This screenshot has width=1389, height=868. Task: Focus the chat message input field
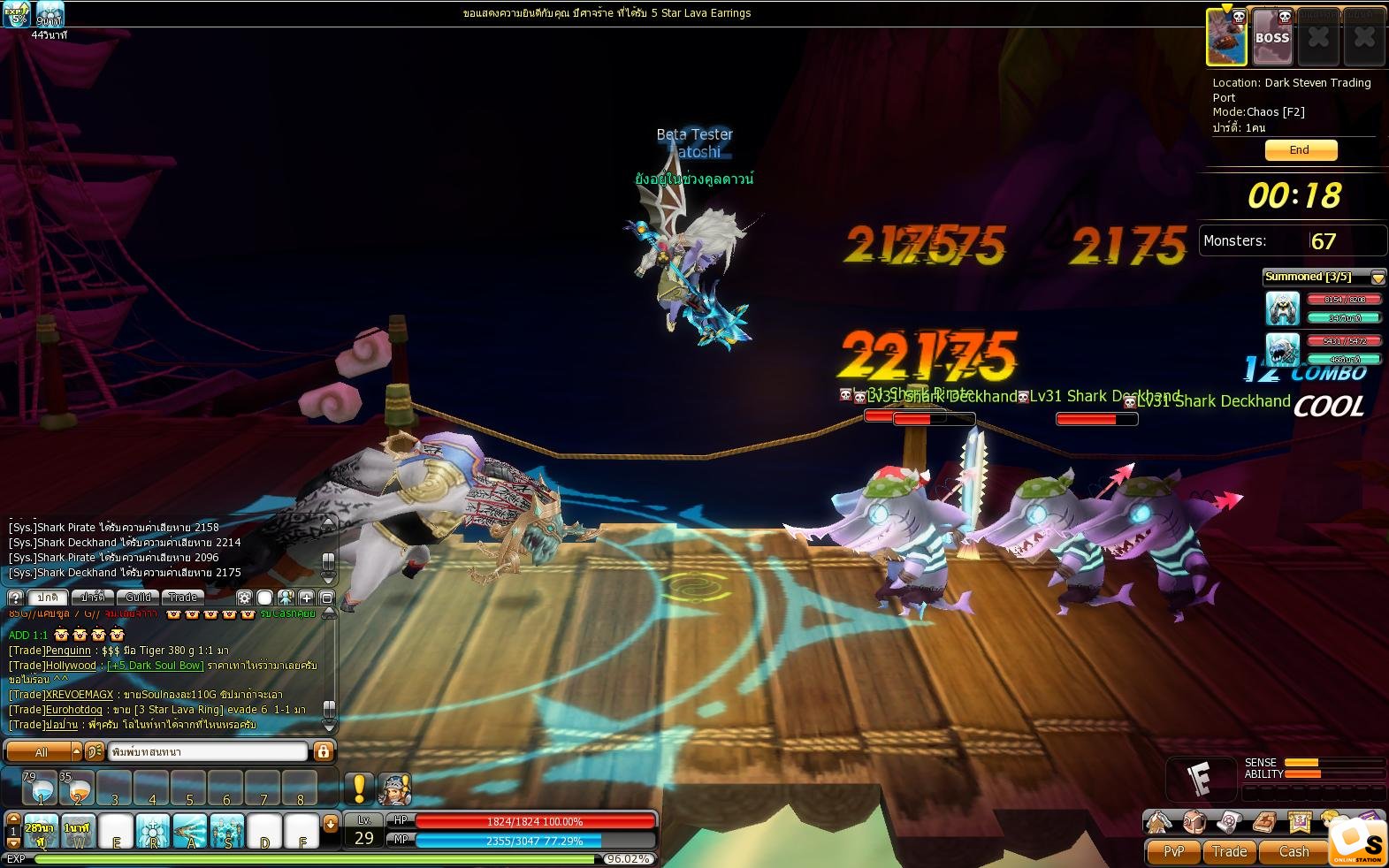(208, 751)
